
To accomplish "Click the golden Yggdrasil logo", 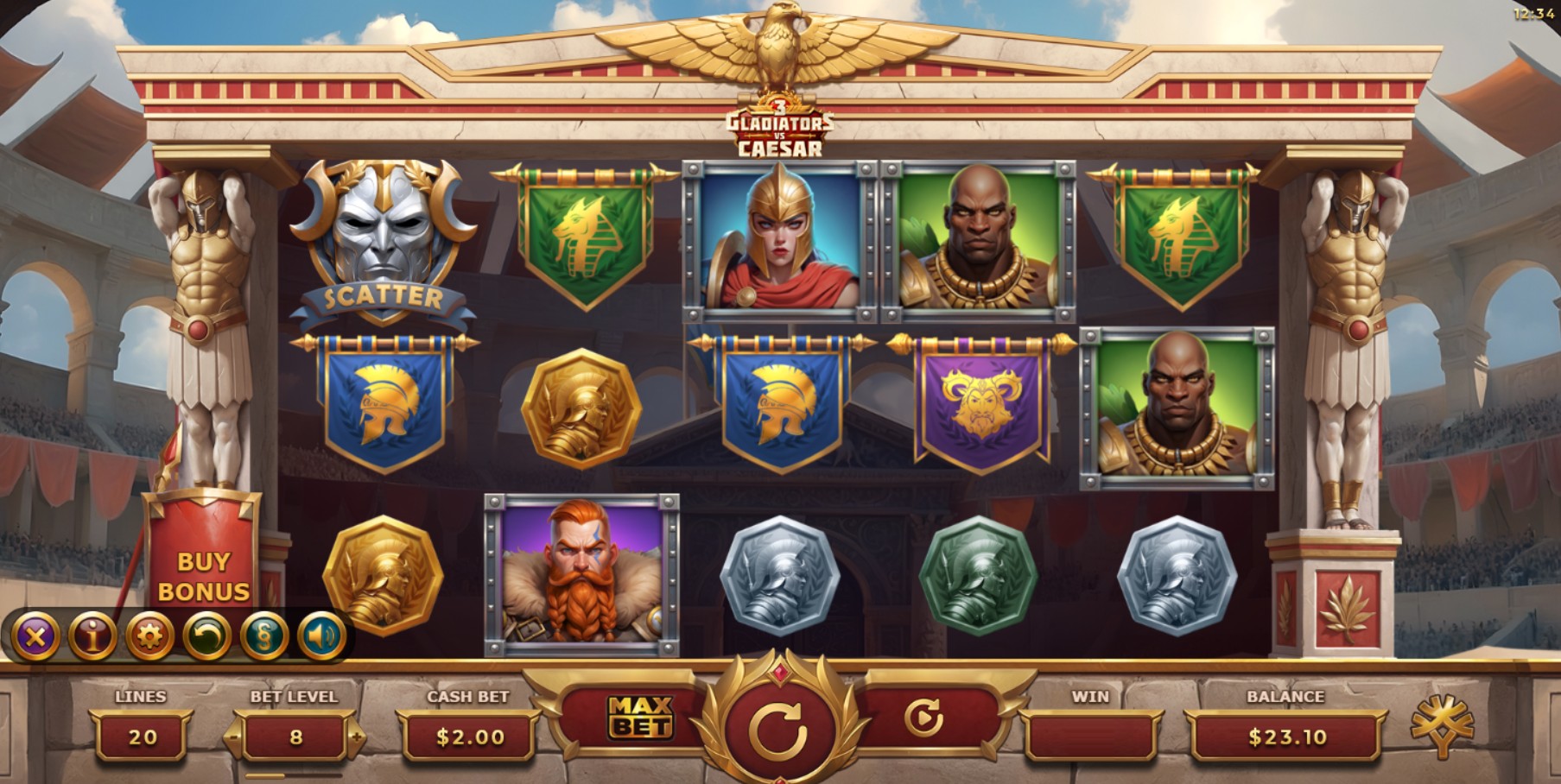I will click(1442, 725).
